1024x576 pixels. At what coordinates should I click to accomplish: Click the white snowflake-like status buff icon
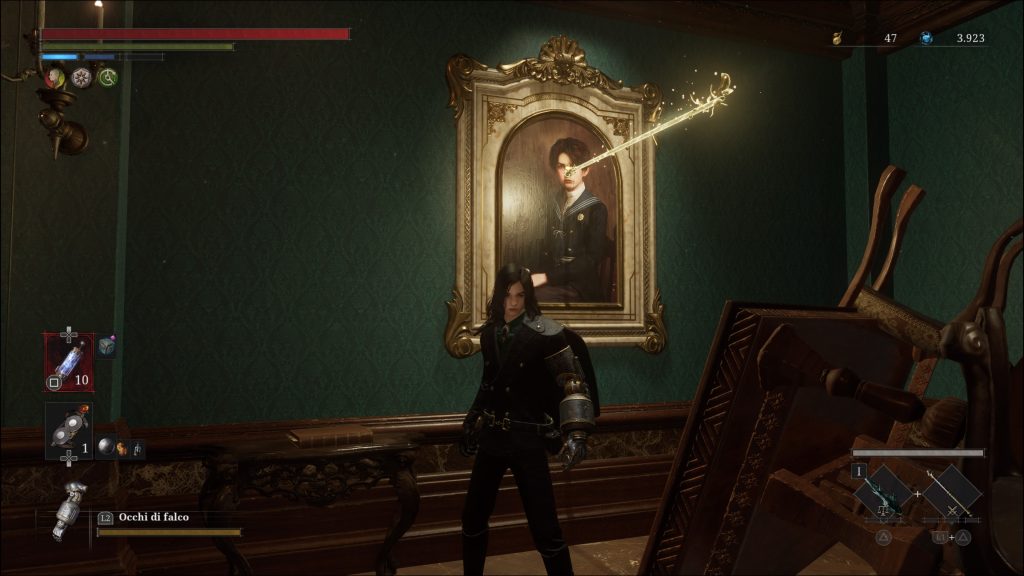pos(81,77)
